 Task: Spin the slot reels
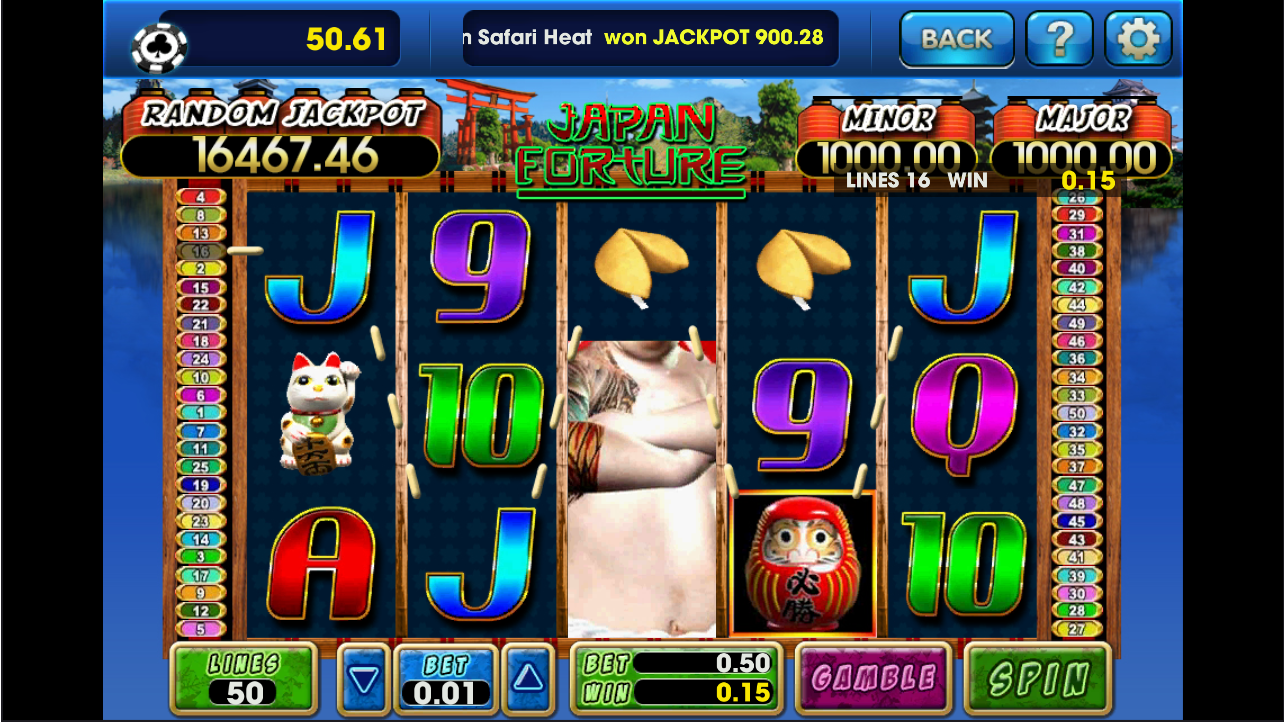[x=1037, y=679]
